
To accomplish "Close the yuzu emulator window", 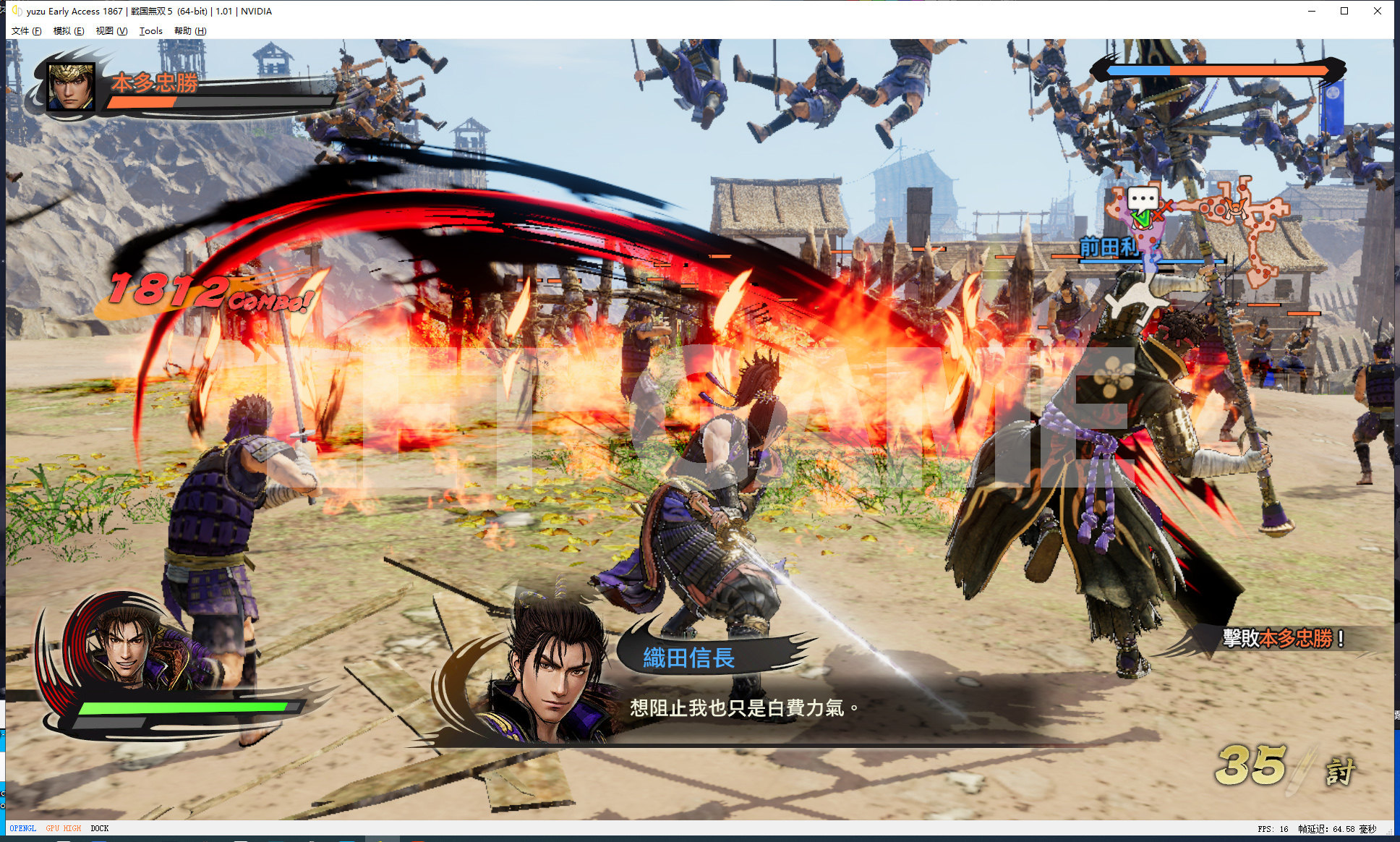I will [1377, 11].
